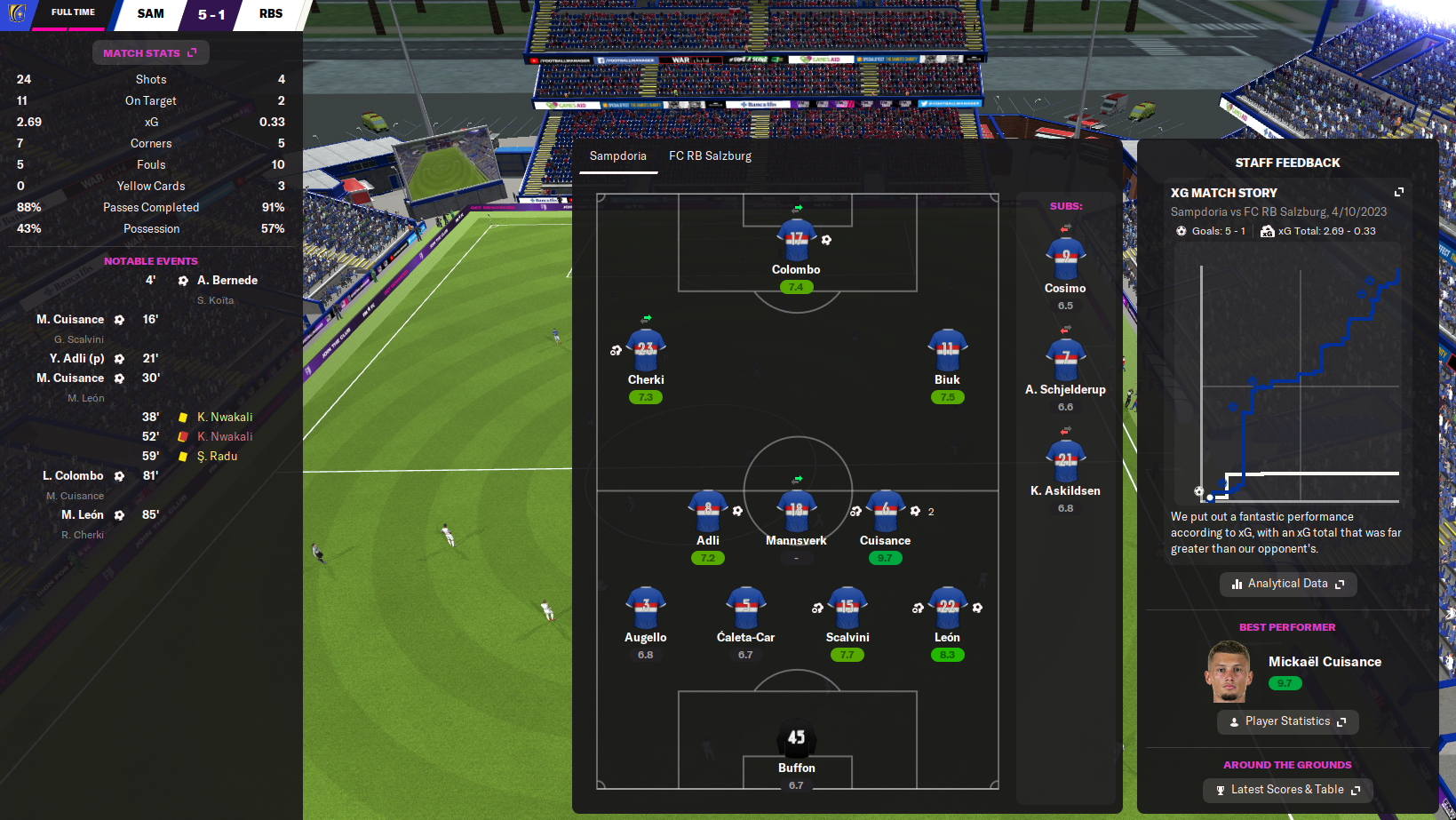
Task: Select goalkeeper Buffon on the pitch
Action: point(796,738)
